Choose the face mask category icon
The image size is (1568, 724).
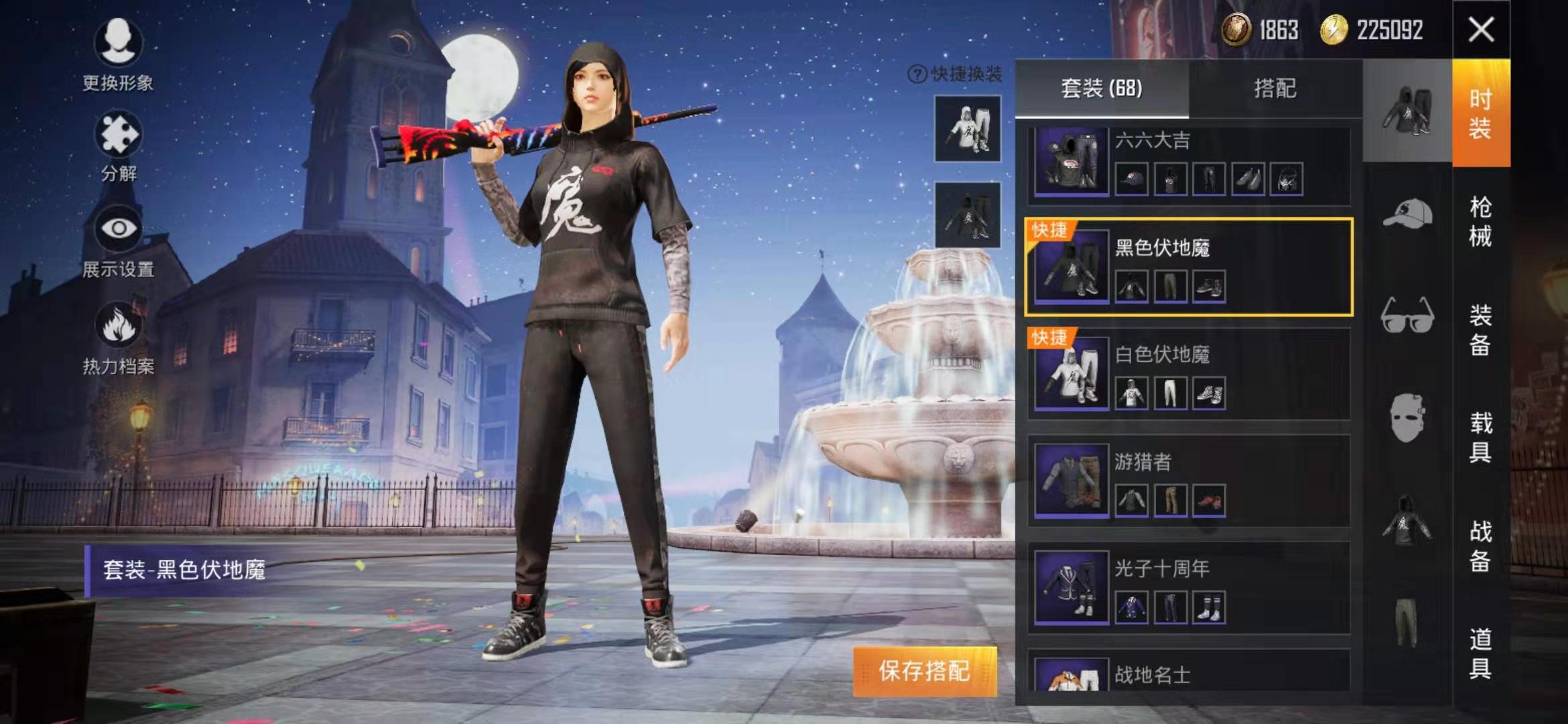pos(1407,418)
